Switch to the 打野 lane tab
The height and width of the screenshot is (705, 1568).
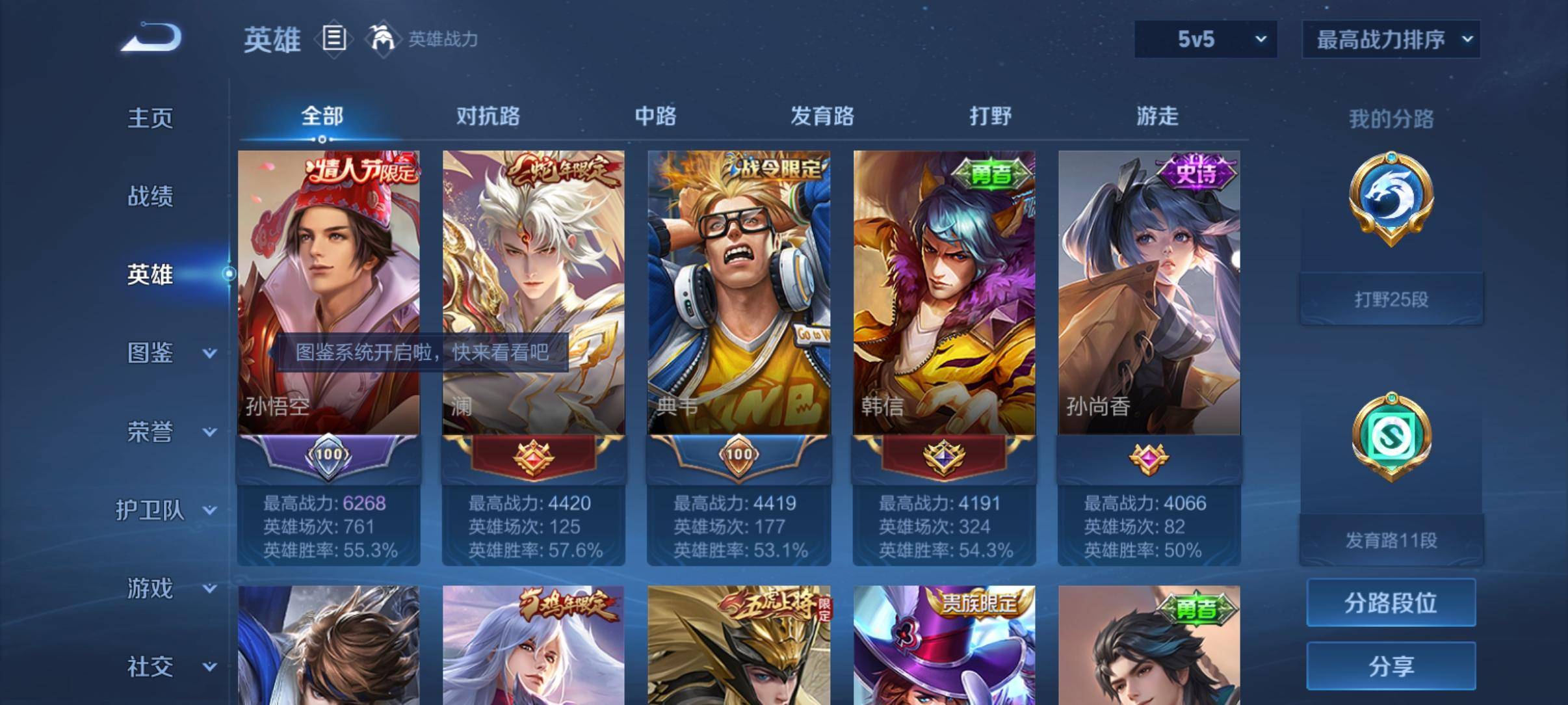(989, 116)
